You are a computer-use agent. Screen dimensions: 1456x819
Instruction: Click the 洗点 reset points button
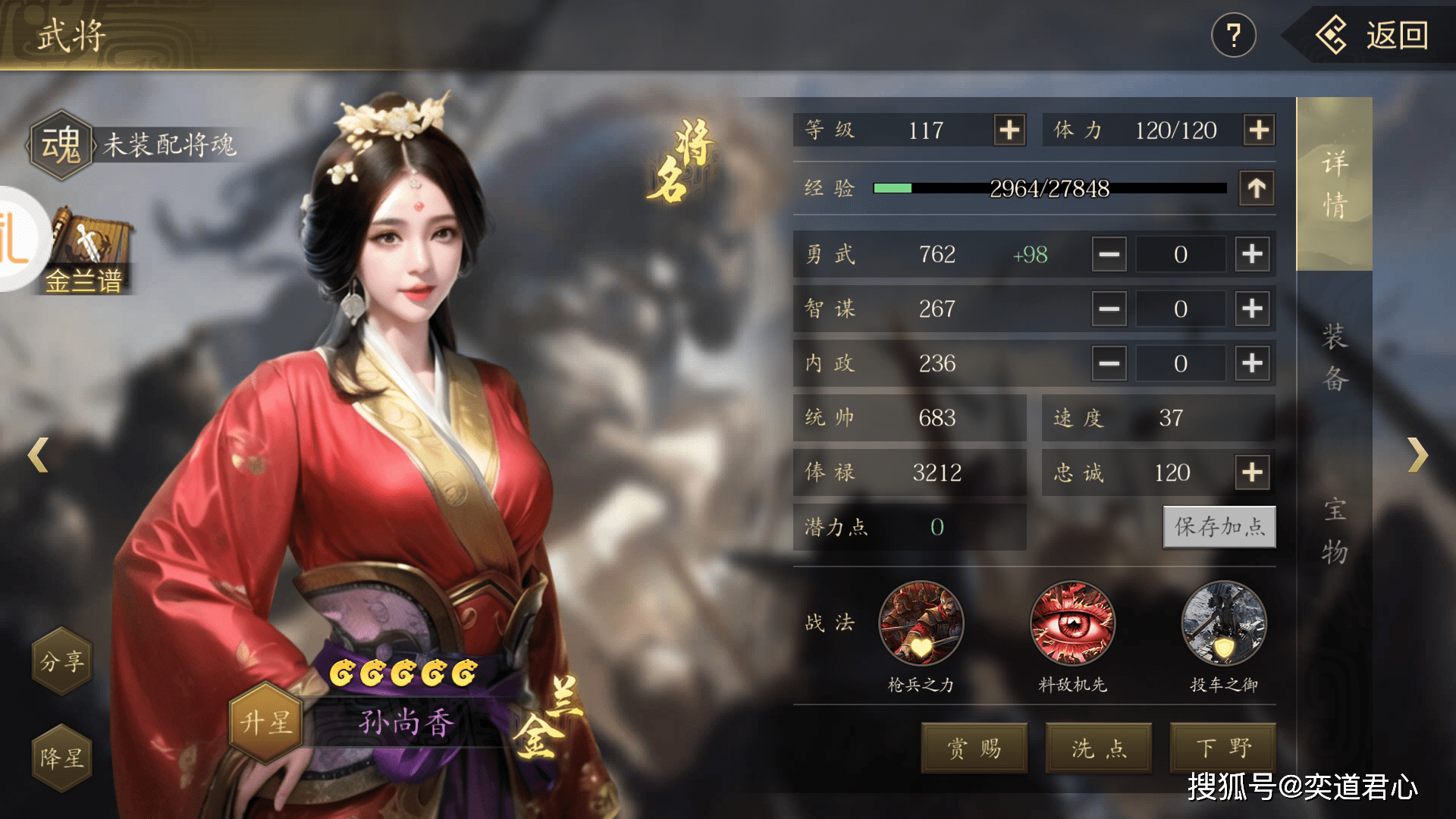click(1099, 748)
